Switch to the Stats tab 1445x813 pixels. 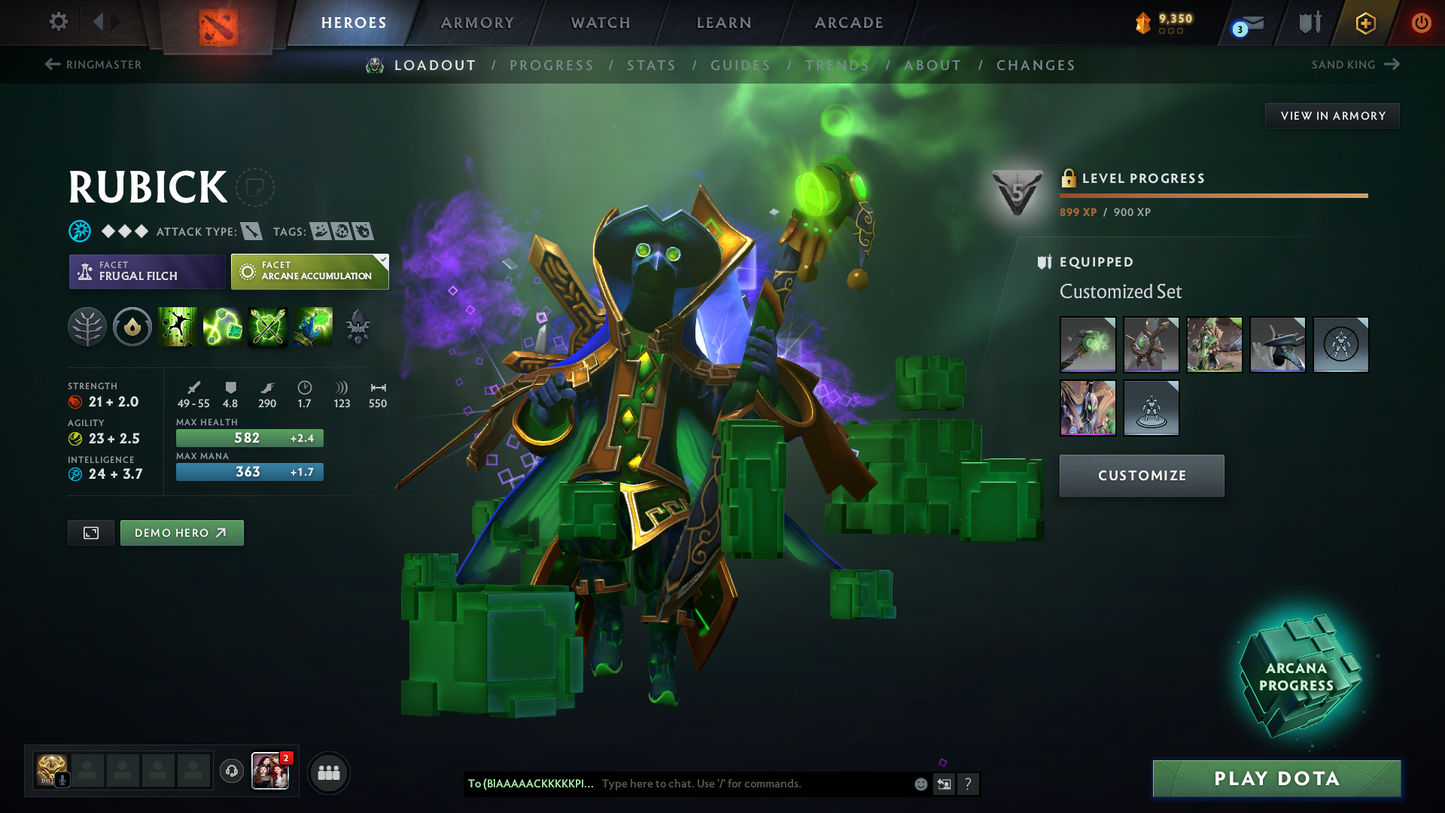tap(651, 64)
